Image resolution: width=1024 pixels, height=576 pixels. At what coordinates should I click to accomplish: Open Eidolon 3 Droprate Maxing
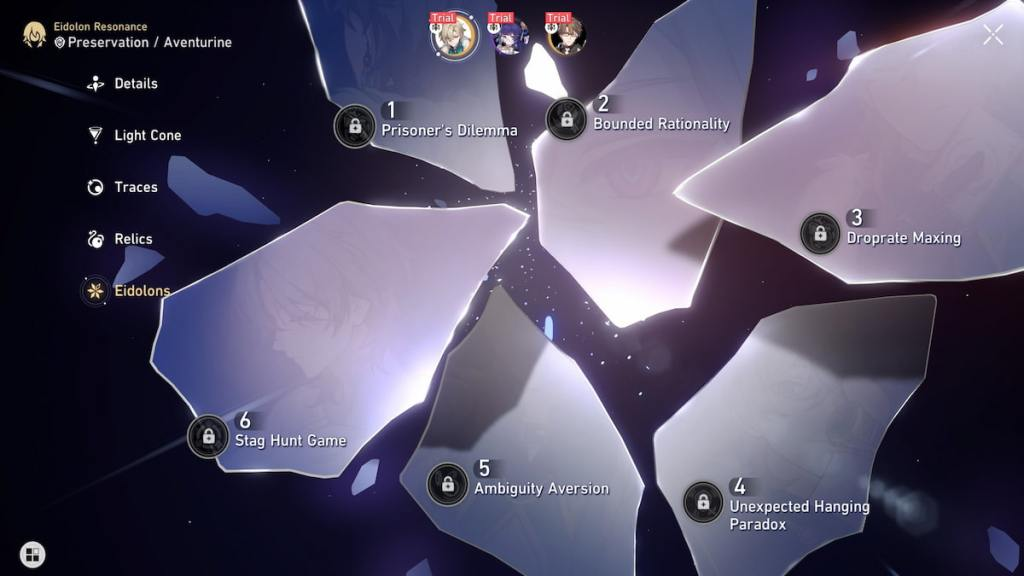(x=820, y=233)
